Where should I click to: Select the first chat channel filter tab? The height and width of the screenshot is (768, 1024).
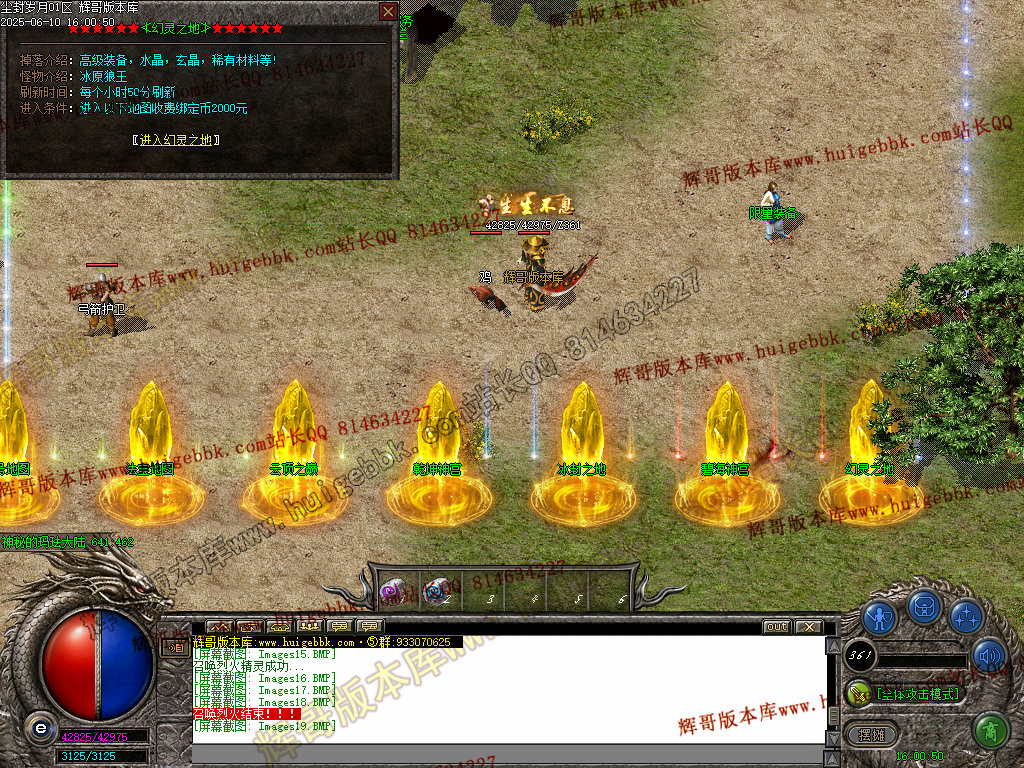click(217, 627)
